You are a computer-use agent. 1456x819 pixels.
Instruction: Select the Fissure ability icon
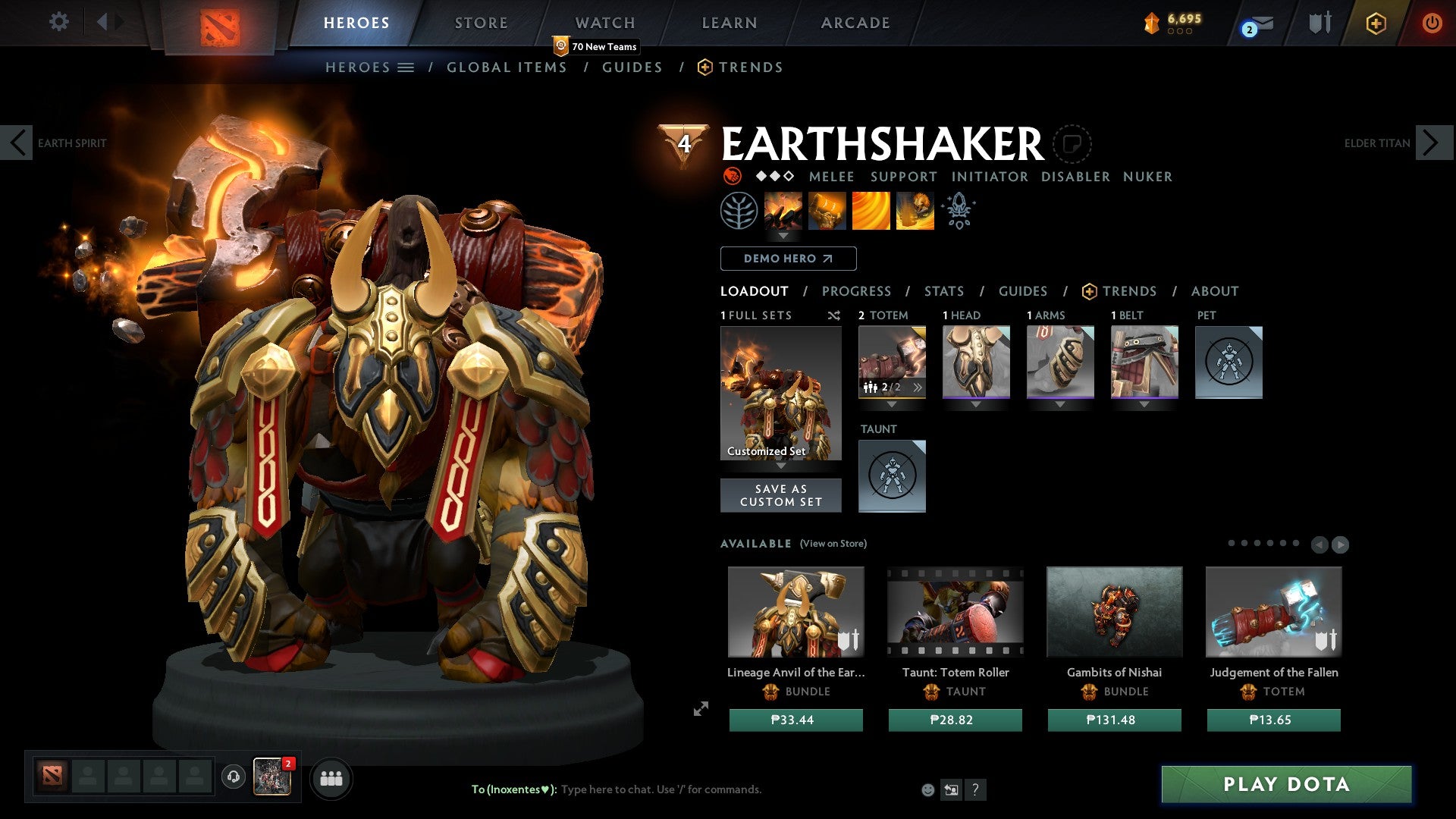pyautogui.click(x=783, y=211)
